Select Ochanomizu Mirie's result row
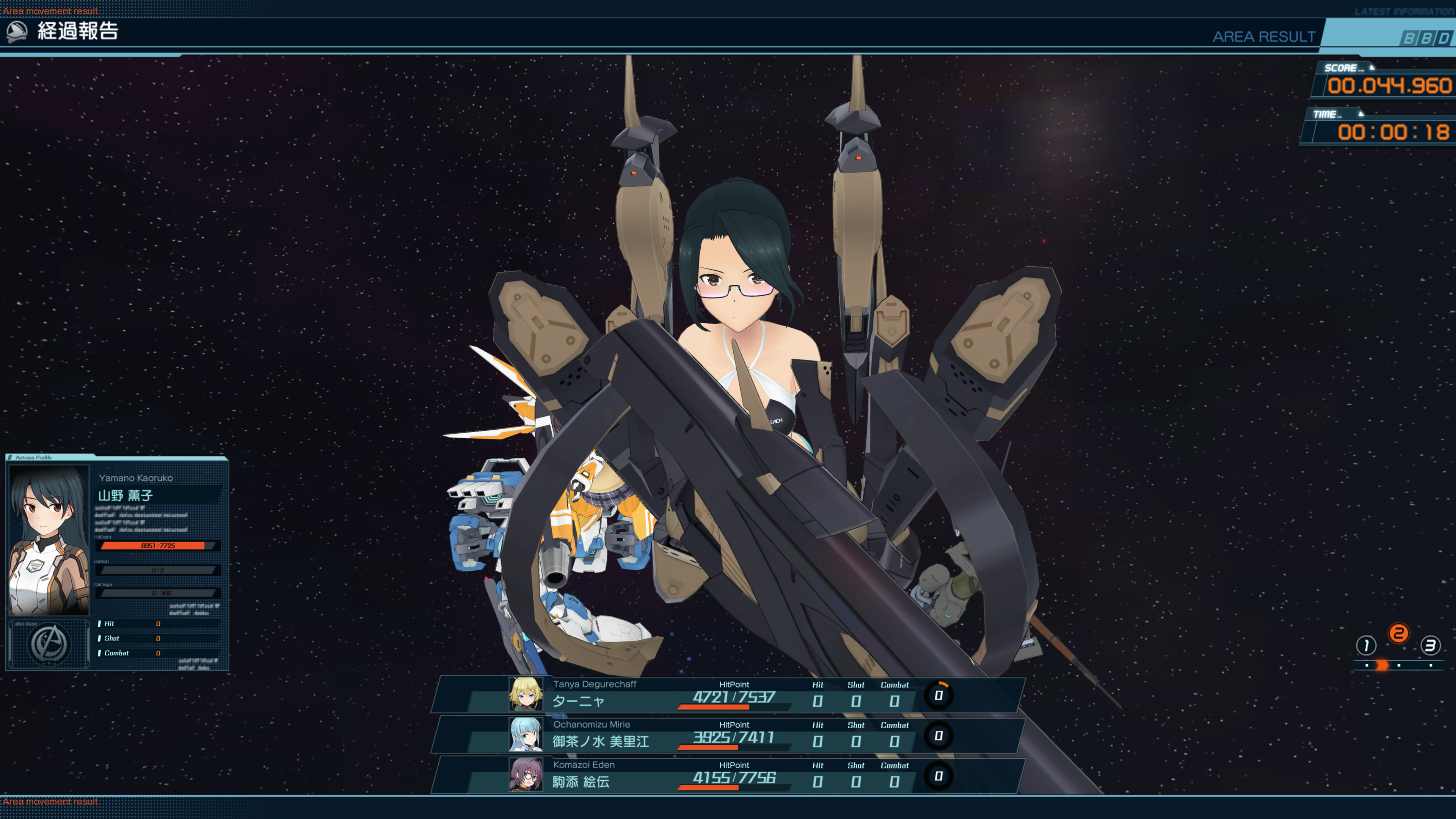This screenshot has height=819, width=1456. pyautogui.click(x=729, y=735)
